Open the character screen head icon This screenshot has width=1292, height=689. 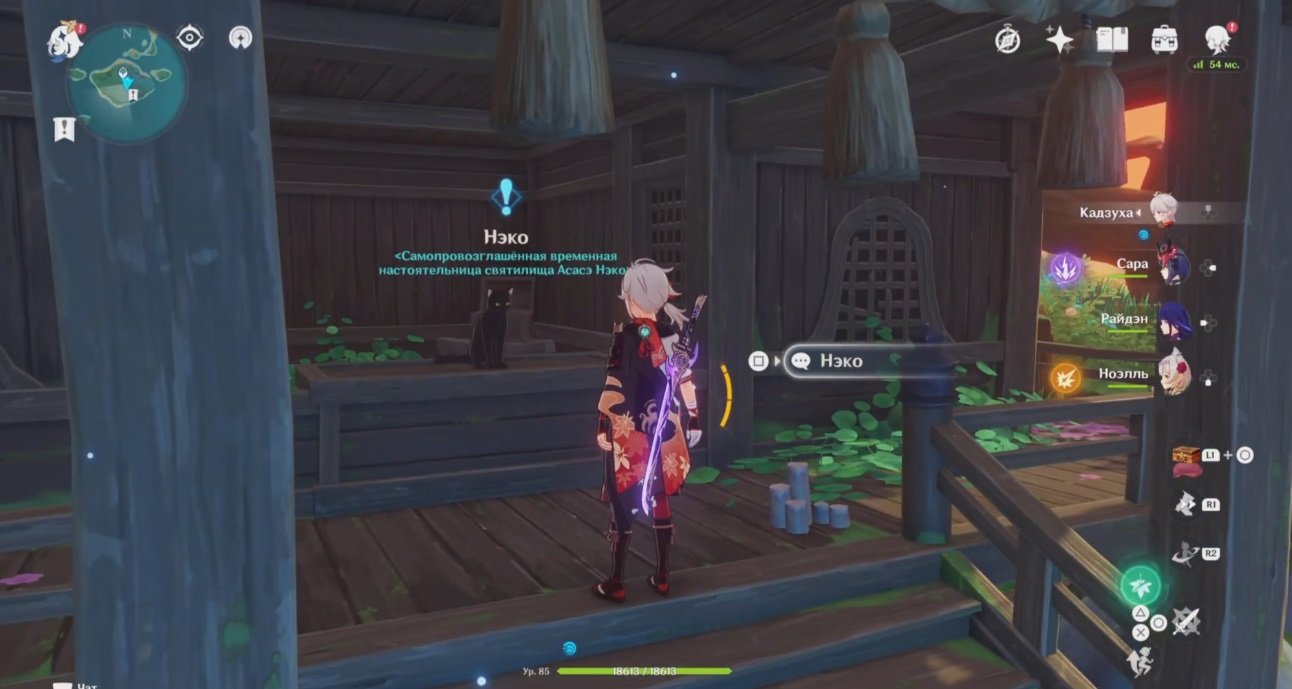tap(1217, 39)
